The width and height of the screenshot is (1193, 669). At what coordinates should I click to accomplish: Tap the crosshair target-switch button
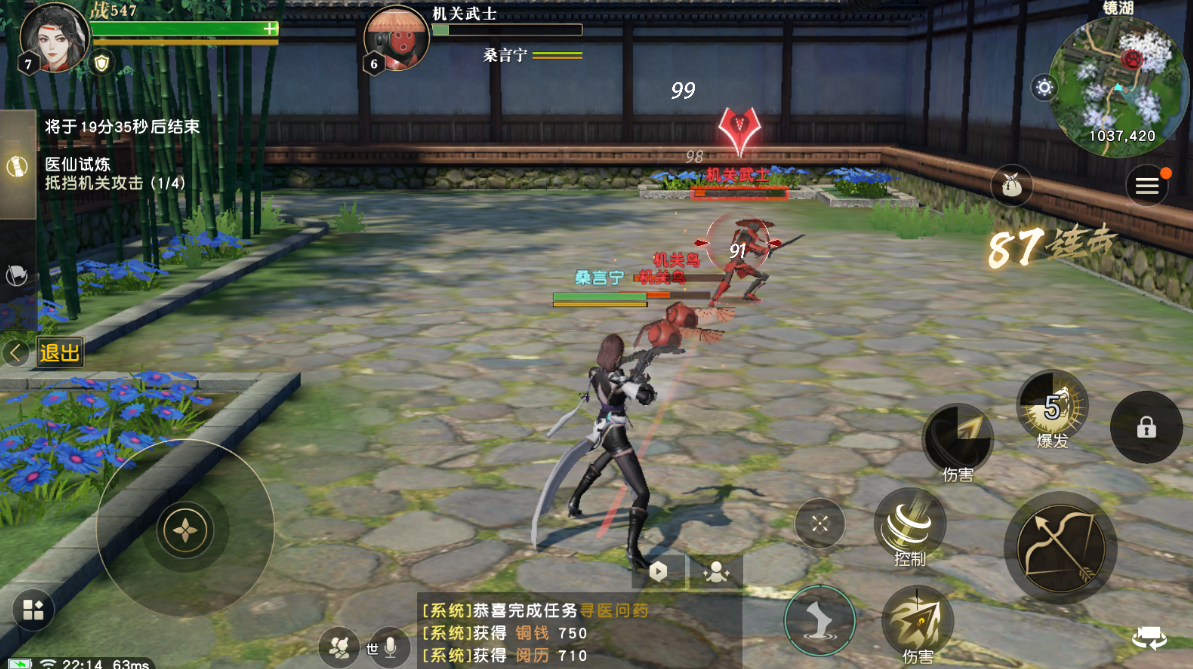pos(820,523)
